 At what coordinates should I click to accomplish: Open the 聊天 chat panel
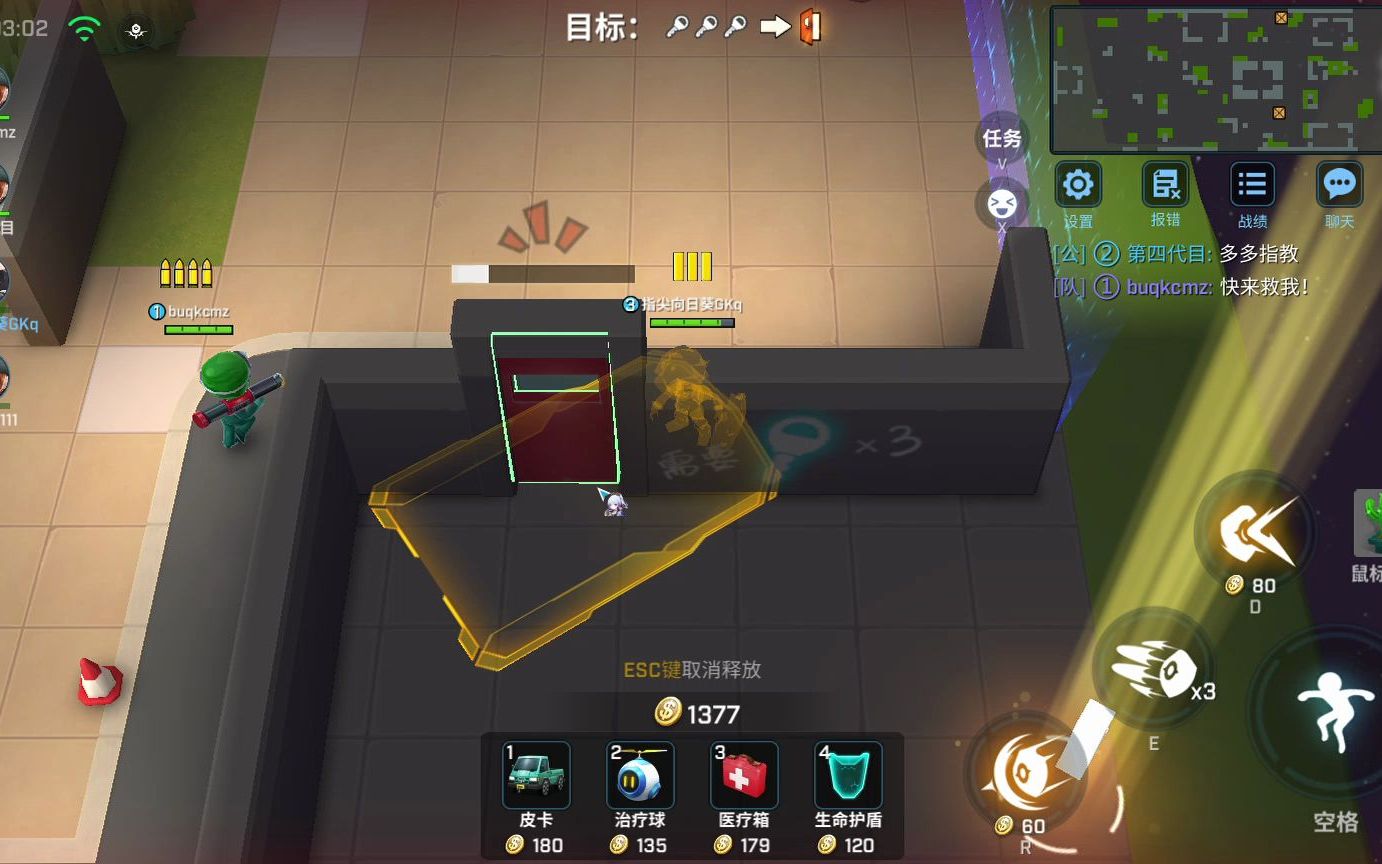pyautogui.click(x=1339, y=185)
